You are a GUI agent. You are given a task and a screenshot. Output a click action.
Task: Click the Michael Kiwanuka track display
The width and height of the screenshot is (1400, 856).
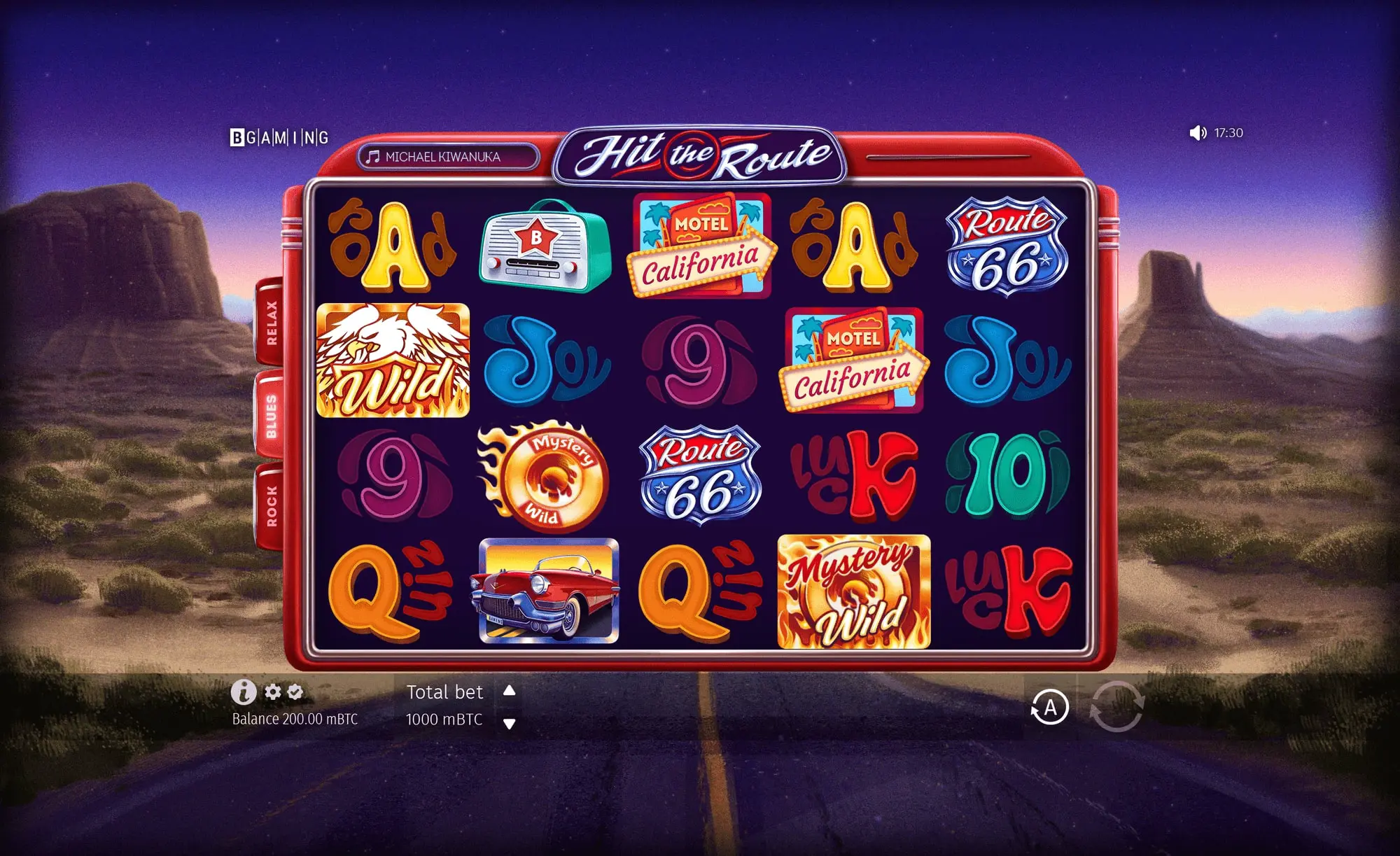click(x=448, y=157)
